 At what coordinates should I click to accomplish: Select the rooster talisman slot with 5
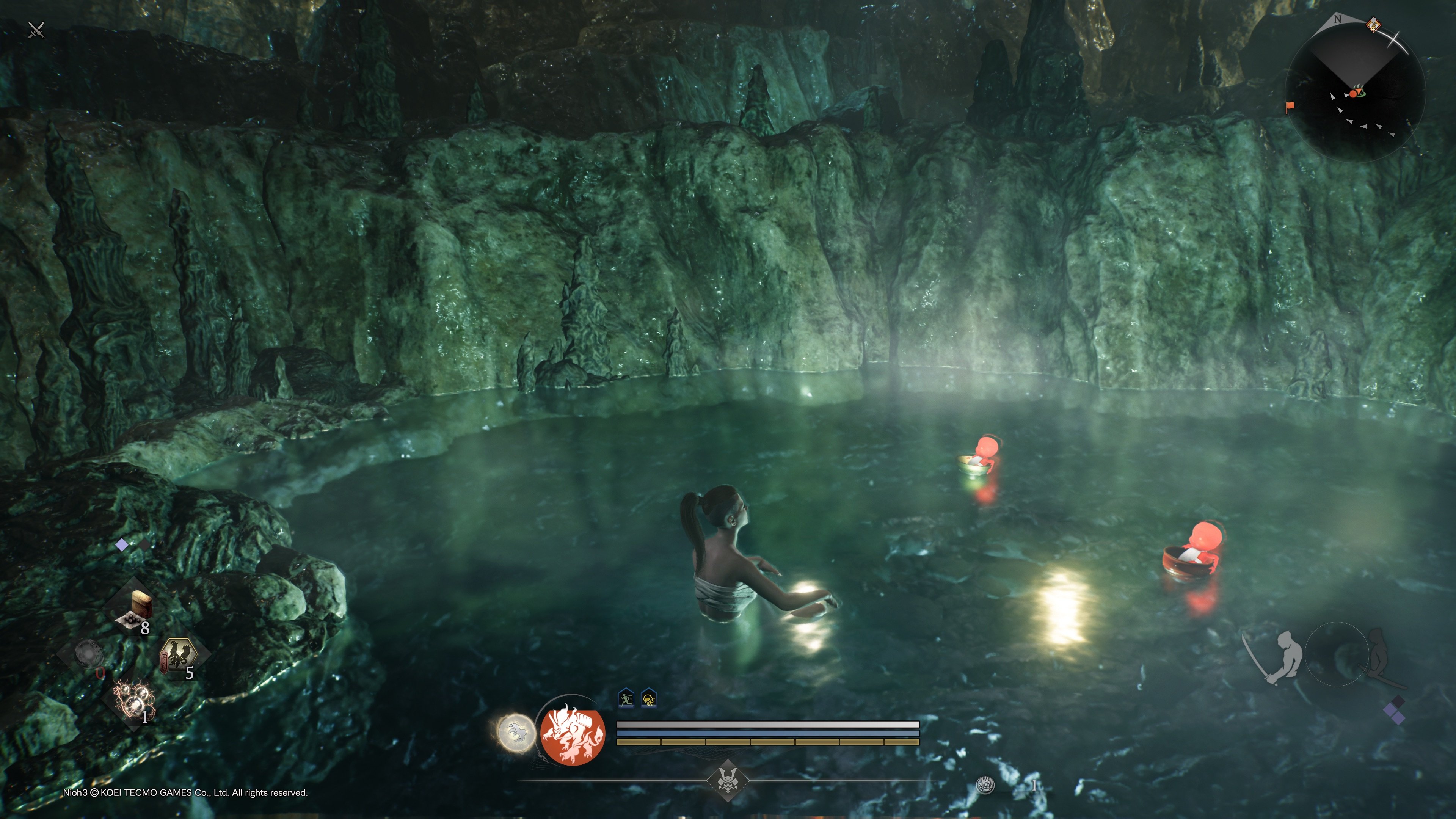(179, 657)
